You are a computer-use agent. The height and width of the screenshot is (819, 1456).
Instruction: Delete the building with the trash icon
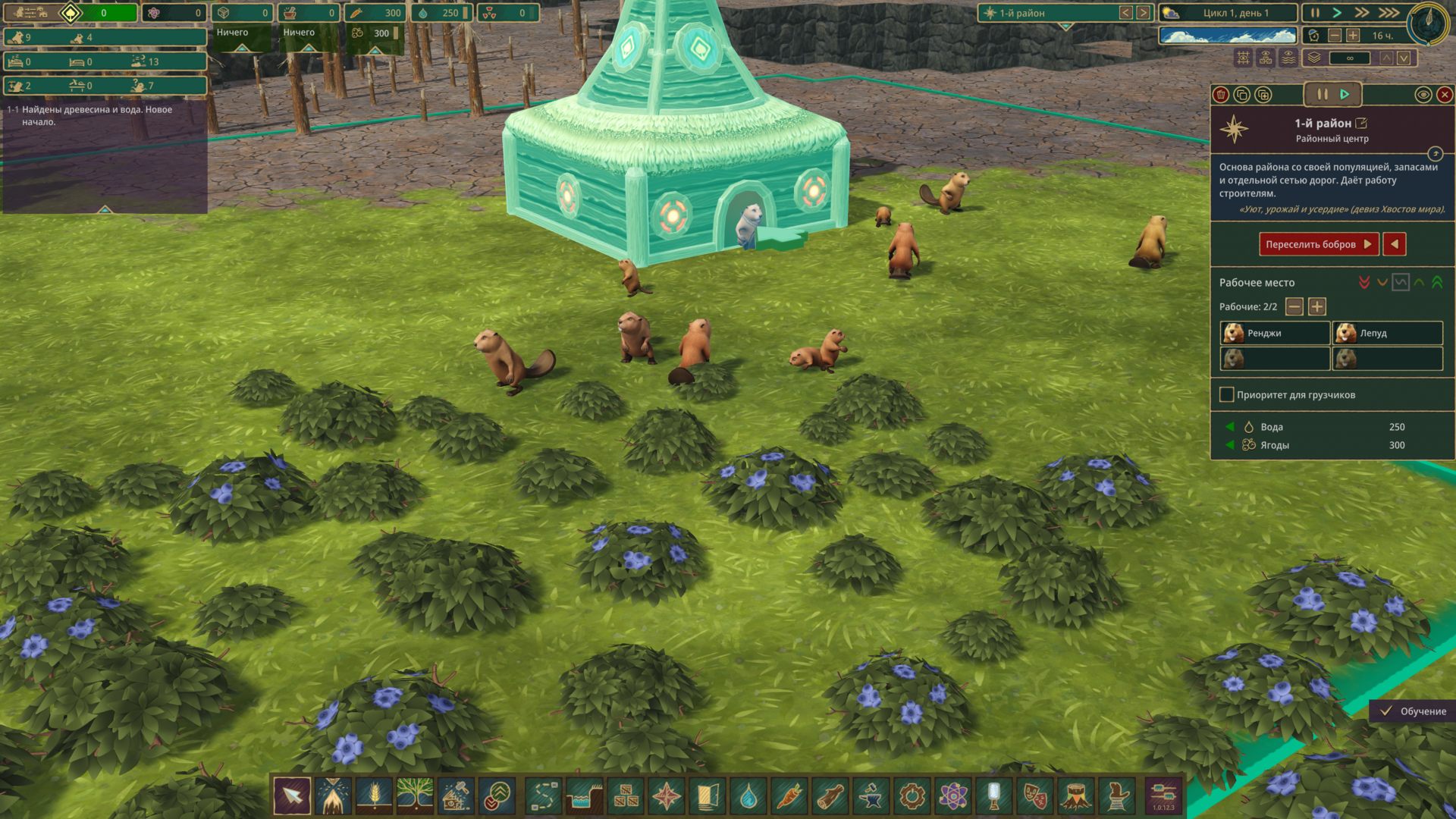point(1221,95)
